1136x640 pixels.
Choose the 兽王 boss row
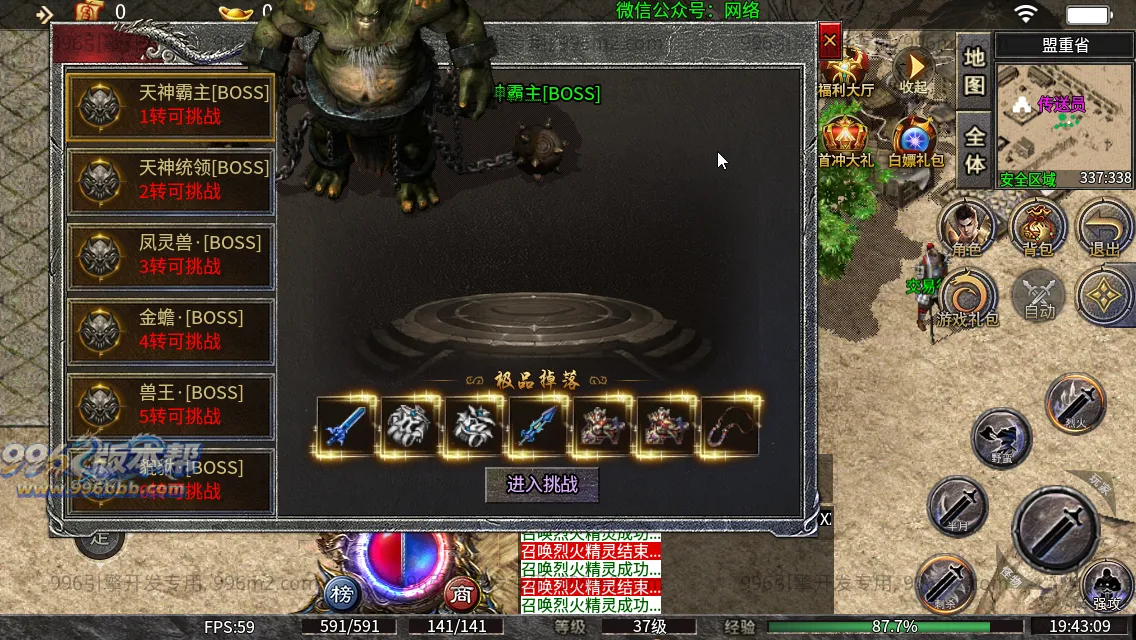[x=170, y=405]
